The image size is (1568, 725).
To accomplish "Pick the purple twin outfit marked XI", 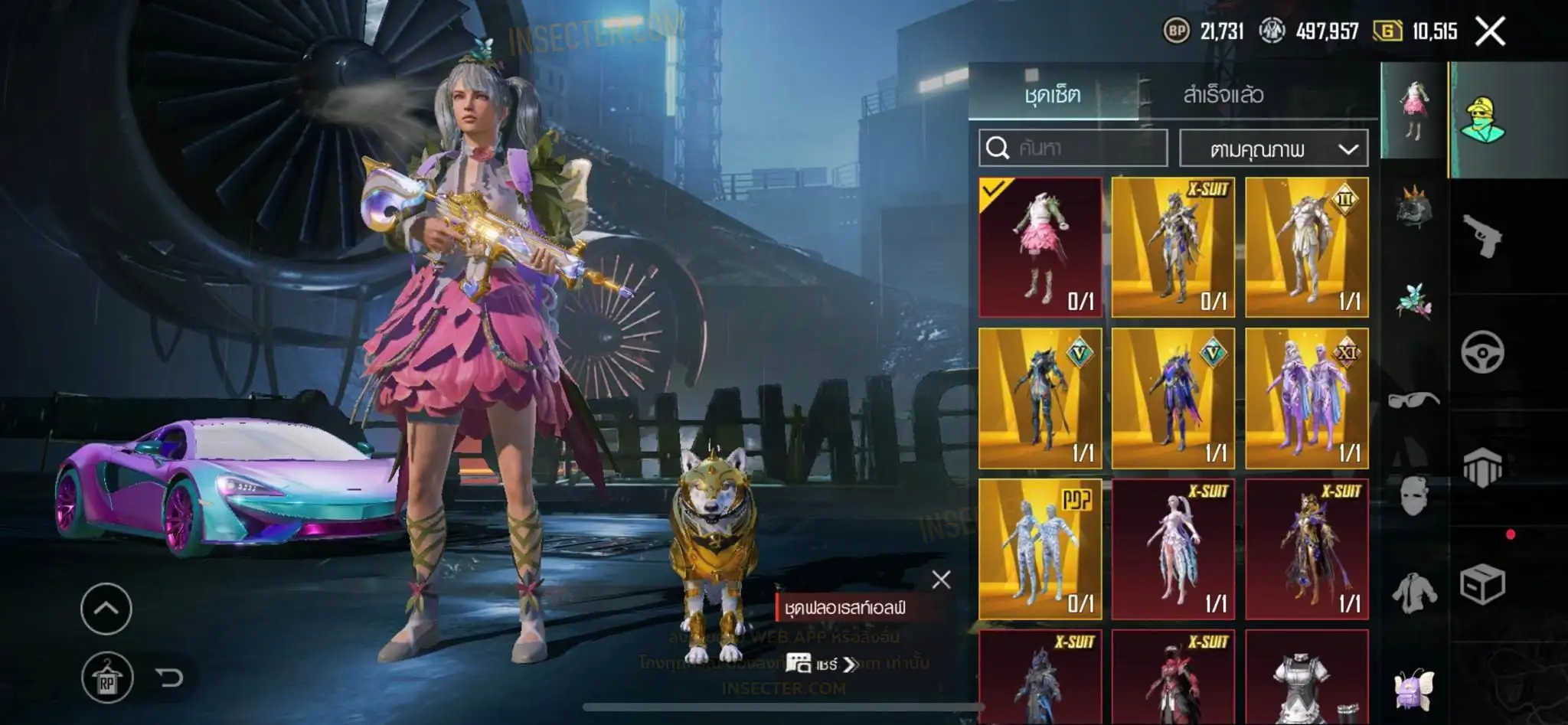I will point(1306,398).
